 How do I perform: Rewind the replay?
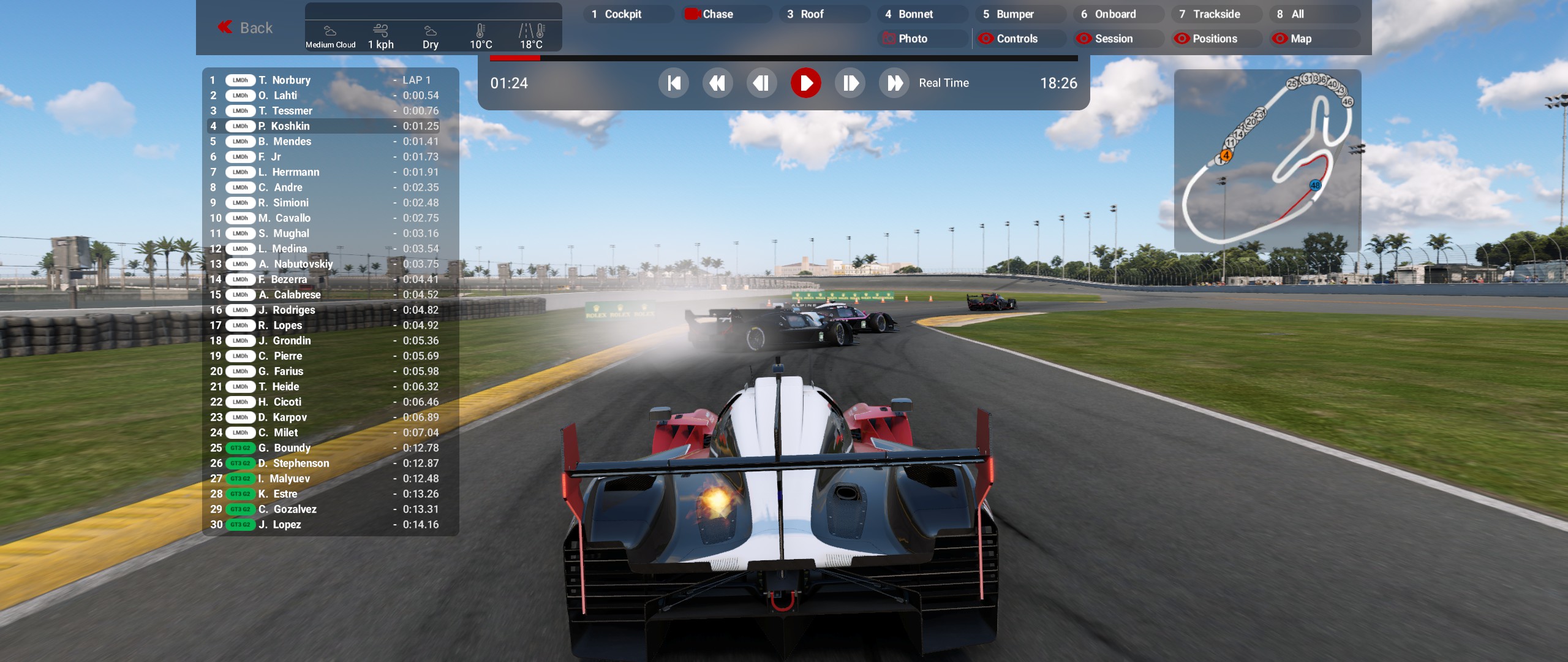coord(717,83)
